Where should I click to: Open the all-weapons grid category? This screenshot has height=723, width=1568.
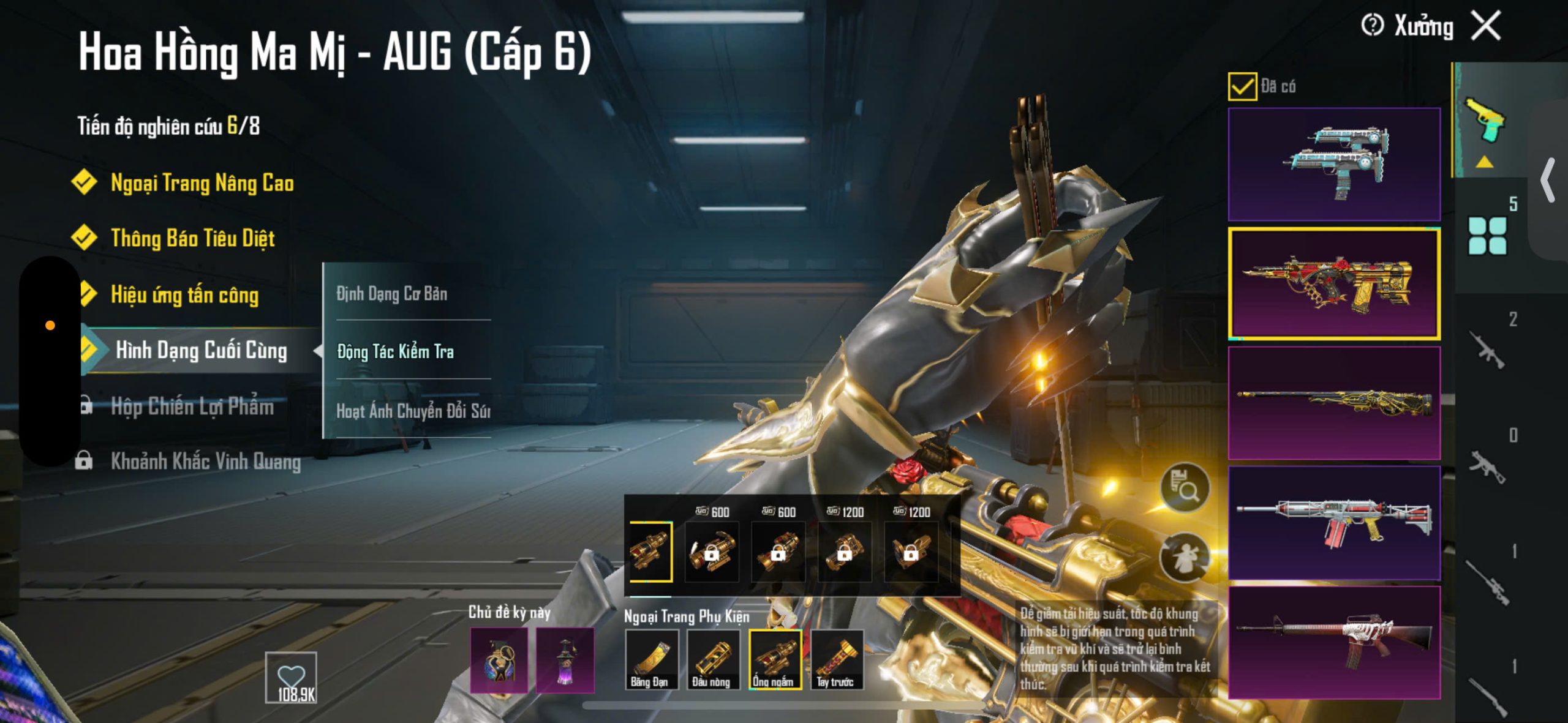pyautogui.click(x=1487, y=235)
